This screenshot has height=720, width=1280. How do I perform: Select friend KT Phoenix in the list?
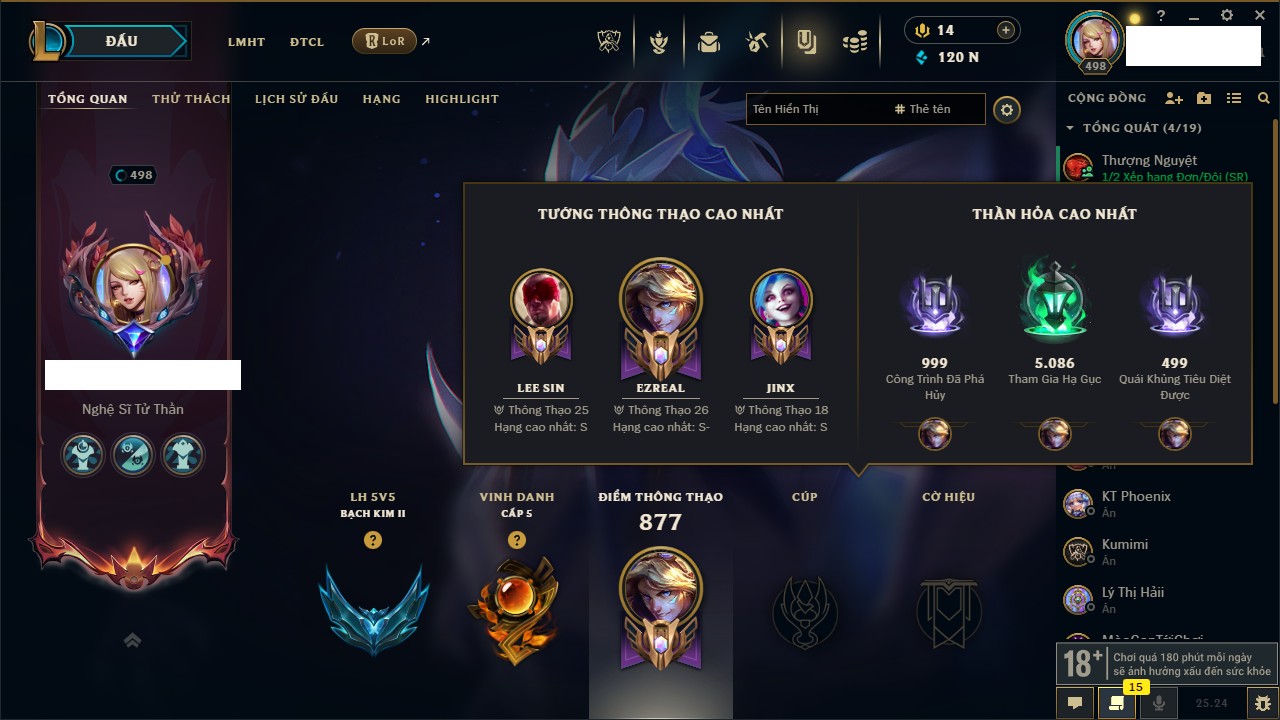[1135, 497]
